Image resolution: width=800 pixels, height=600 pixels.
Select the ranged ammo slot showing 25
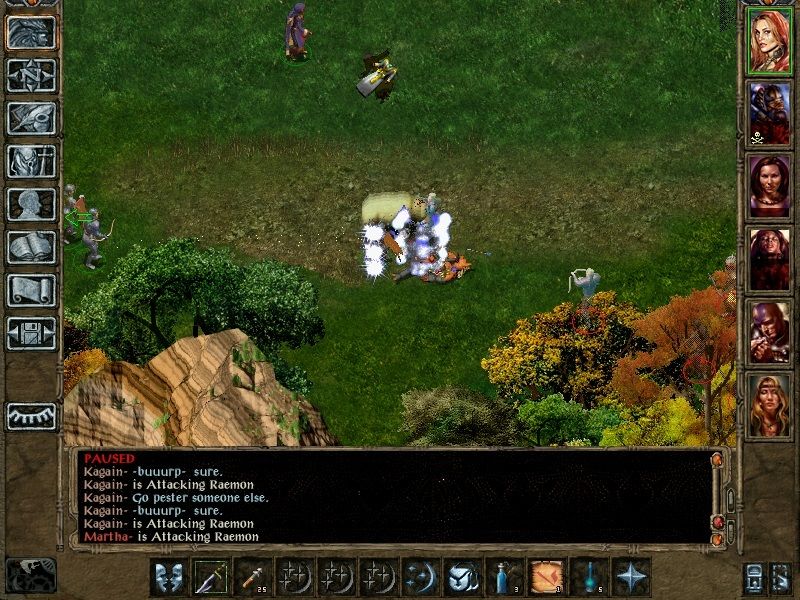coord(253,577)
